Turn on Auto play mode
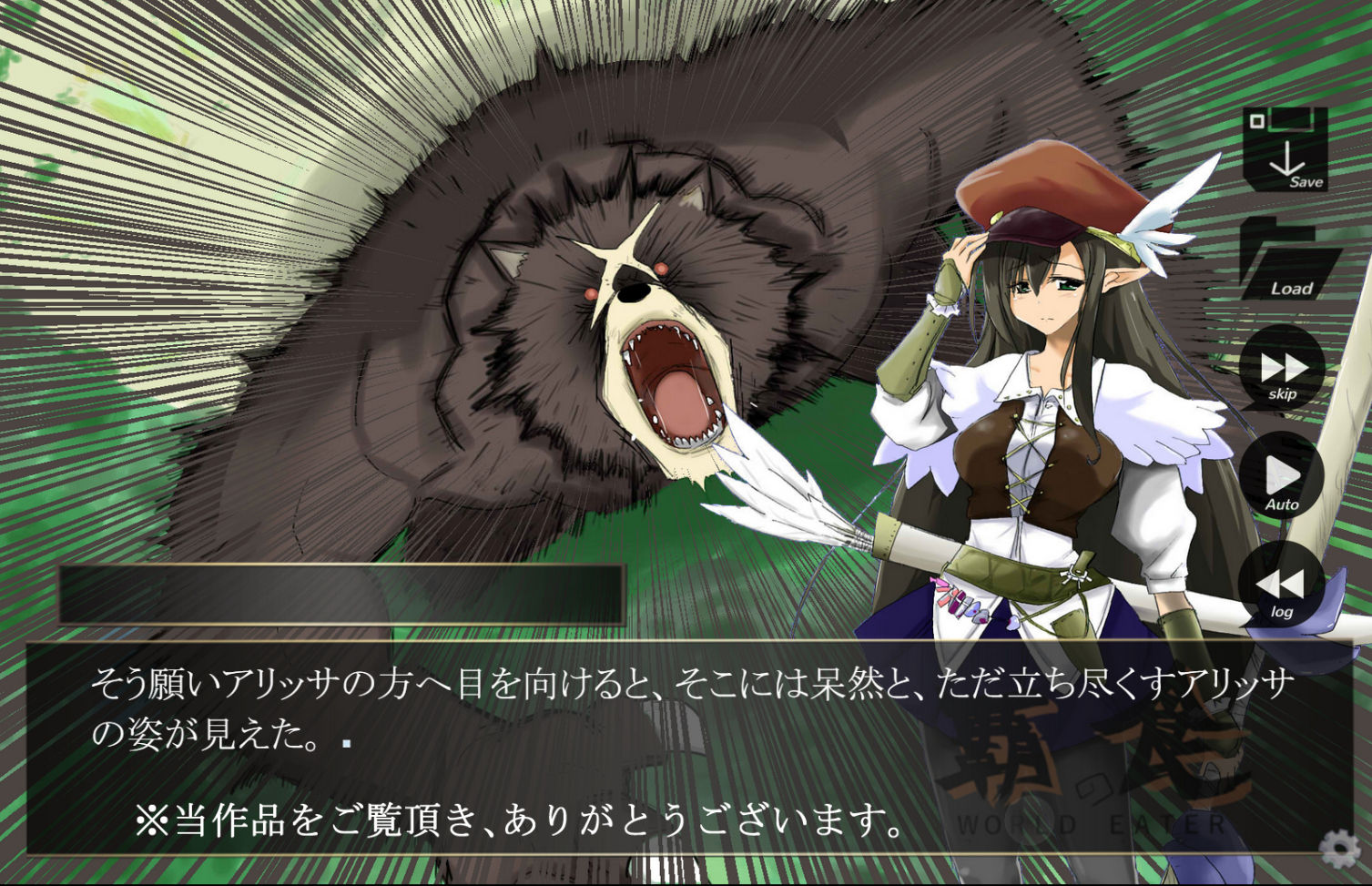The width and height of the screenshot is (1372, 886). (x=1281, y=476)
